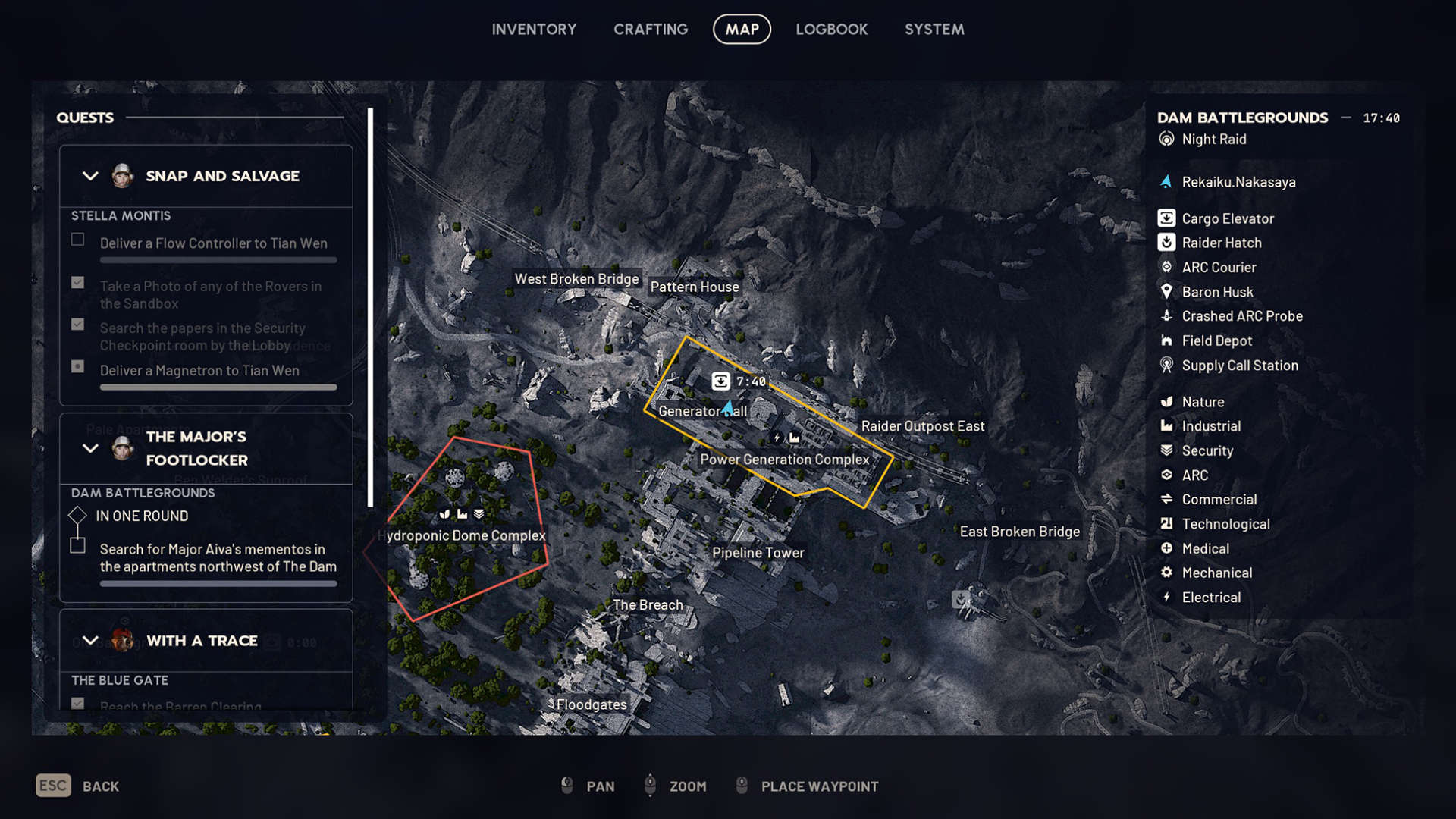
Task: Collapse The Major's Footlocker quest
Action: coord(90,448)
